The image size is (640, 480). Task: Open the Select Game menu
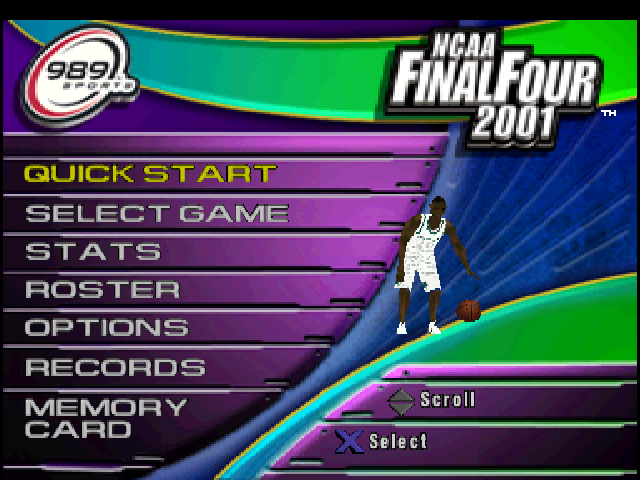[x=156, y=213]
